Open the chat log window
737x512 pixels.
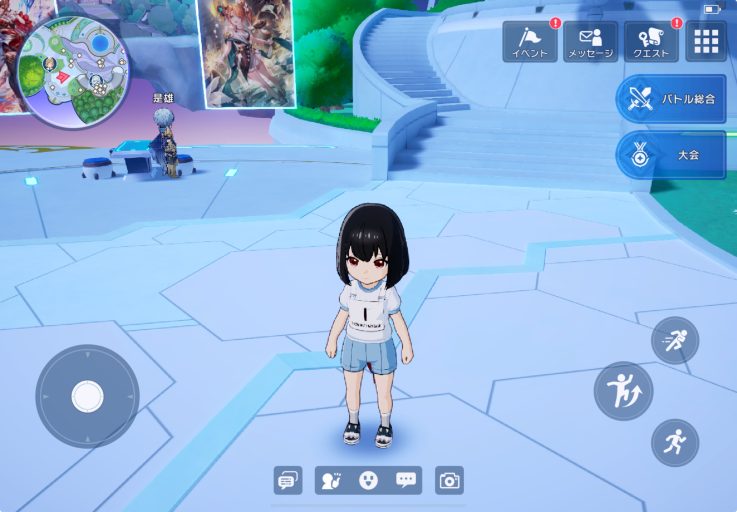coord(288,480)
